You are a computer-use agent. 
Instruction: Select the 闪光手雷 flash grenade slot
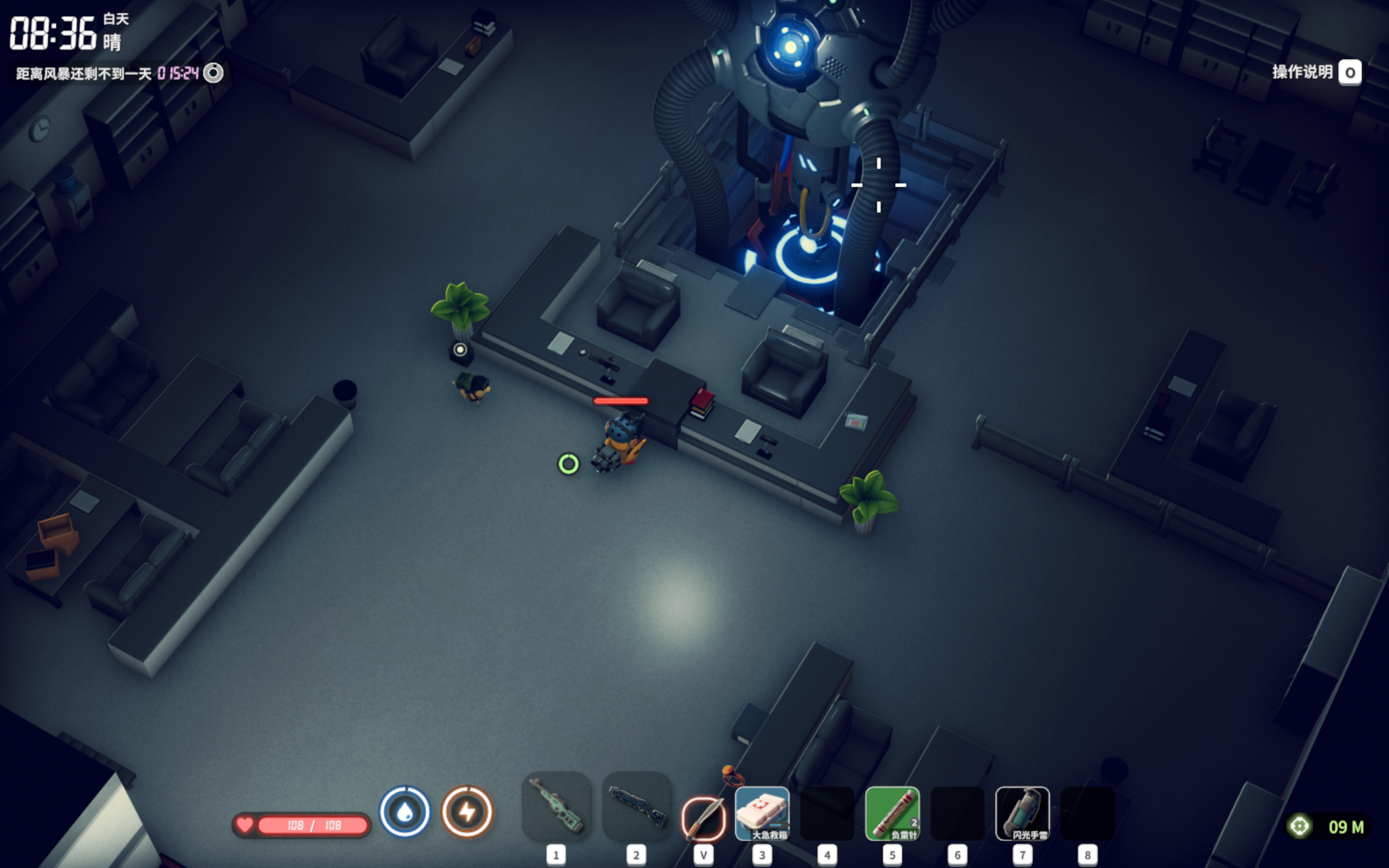pyautogui.click(x=1022, y=813)
